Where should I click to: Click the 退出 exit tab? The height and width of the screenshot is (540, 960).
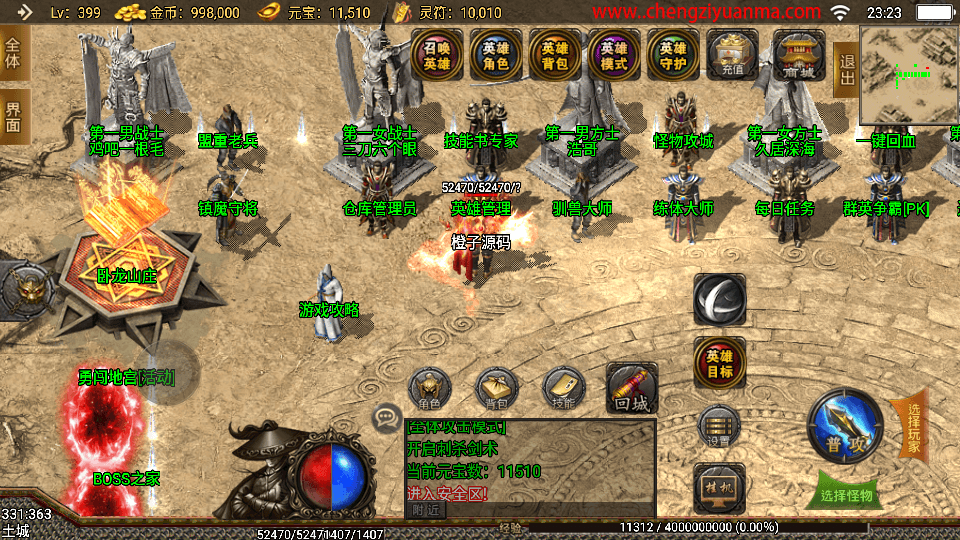(846, 70)
